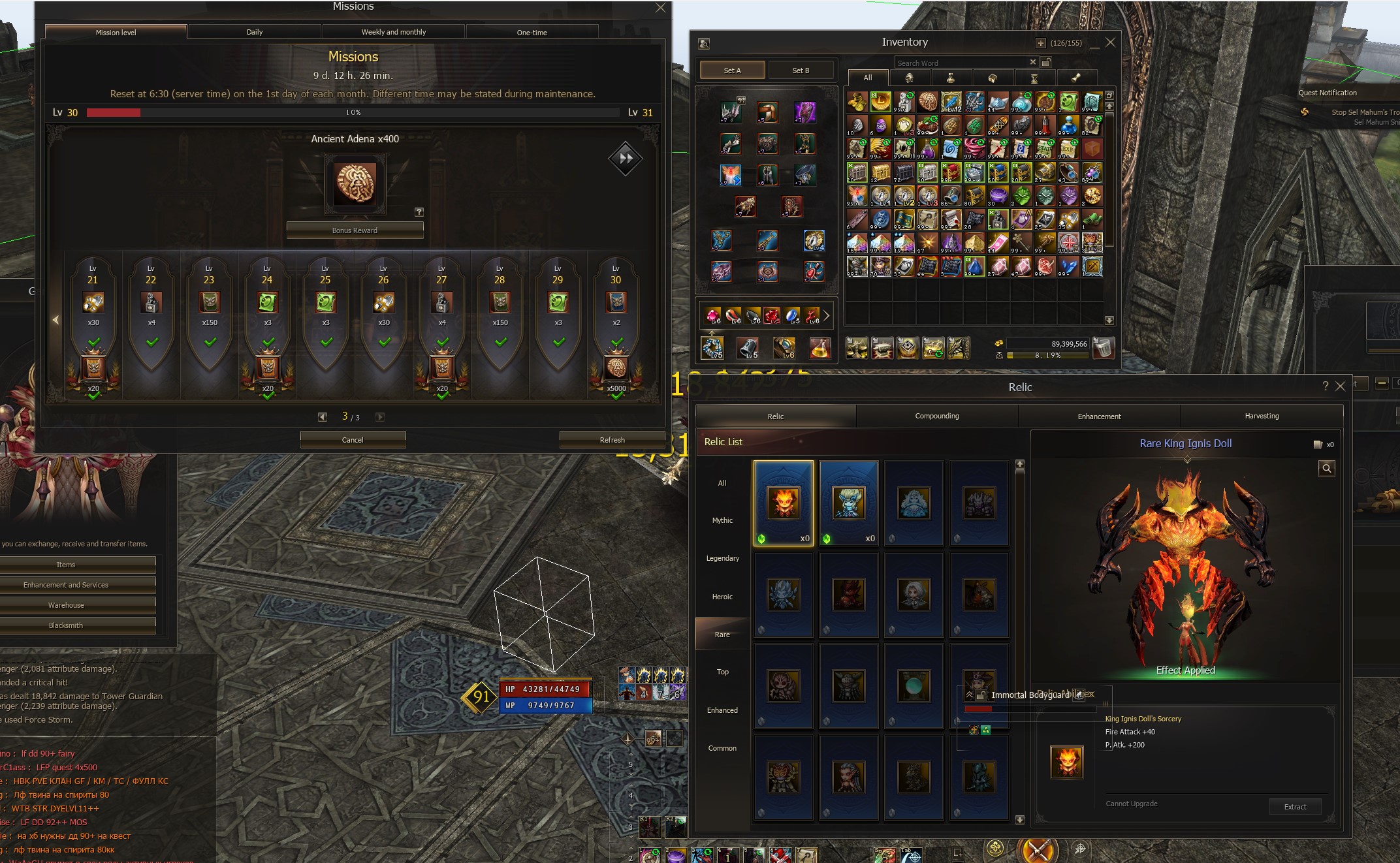Filter relic list by Mythic
Screen dimensions: 1400x863
(722, 520)
